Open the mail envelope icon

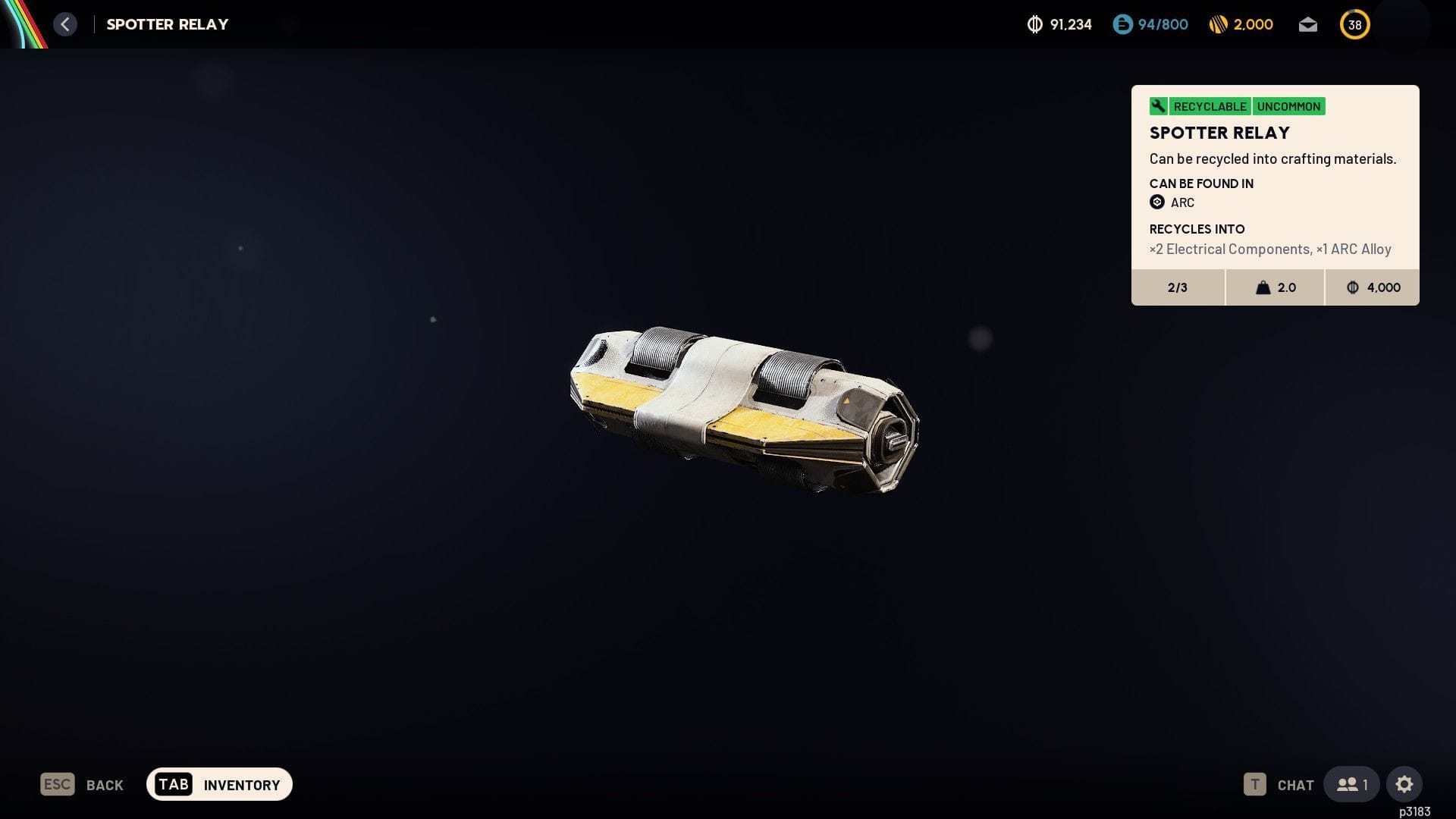click(1307, 24)
